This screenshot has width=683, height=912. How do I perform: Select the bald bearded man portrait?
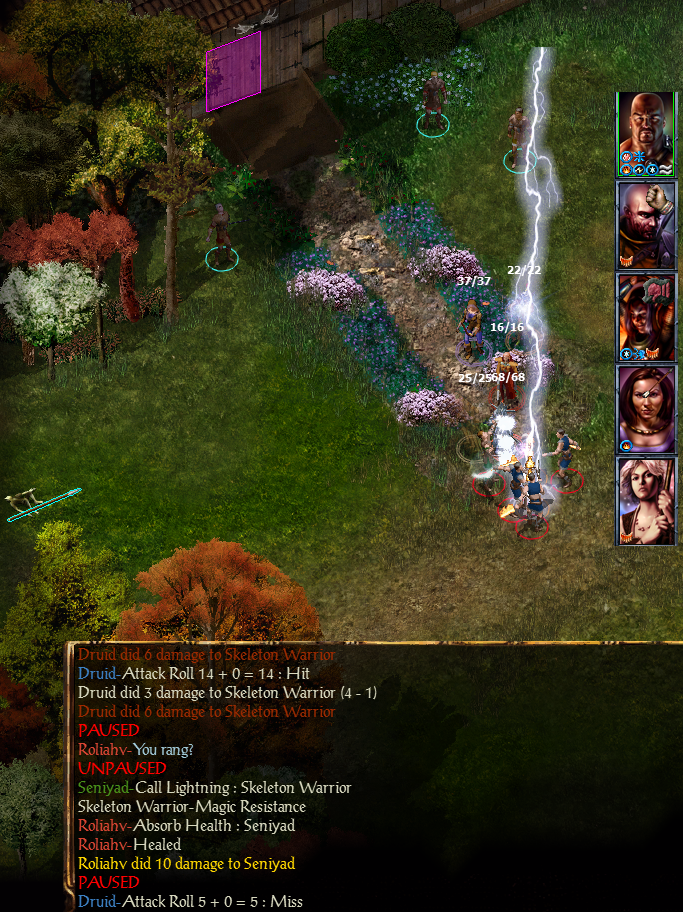tap(647, 132)
